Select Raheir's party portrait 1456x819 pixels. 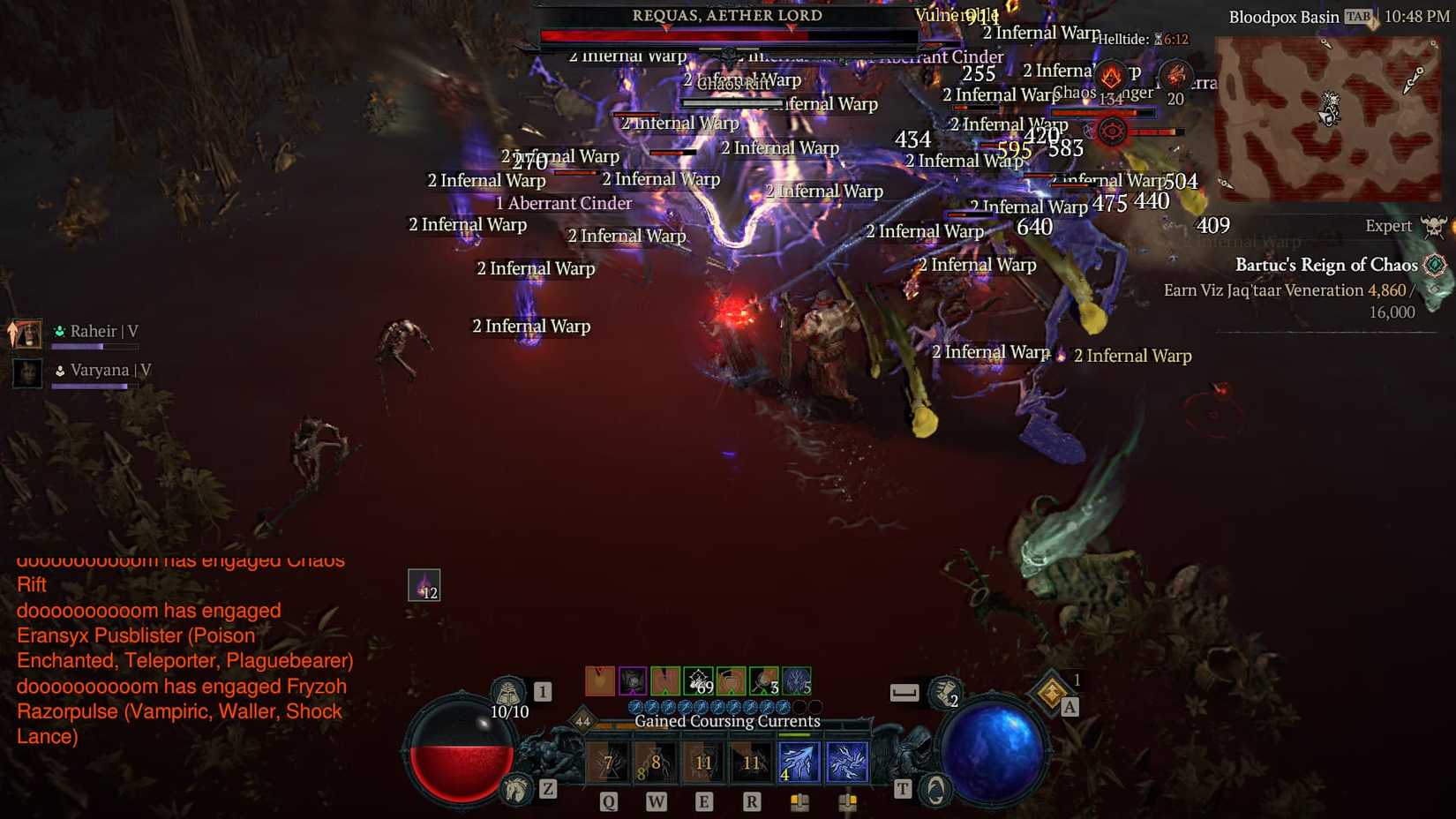(x=26, y=334)
